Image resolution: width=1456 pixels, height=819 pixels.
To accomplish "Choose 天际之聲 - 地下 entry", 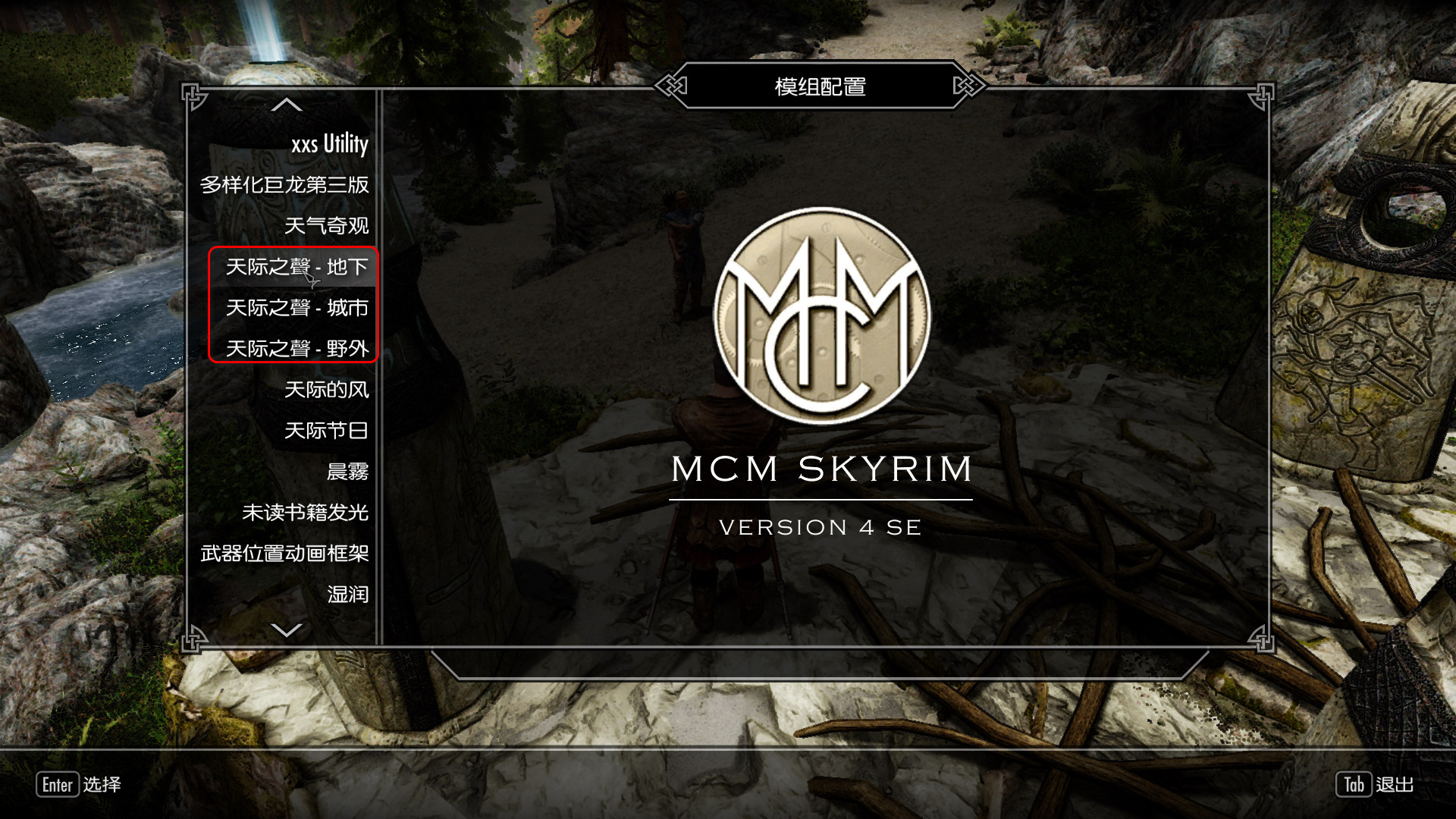I will pyautogui.click(x=297, y=267).
